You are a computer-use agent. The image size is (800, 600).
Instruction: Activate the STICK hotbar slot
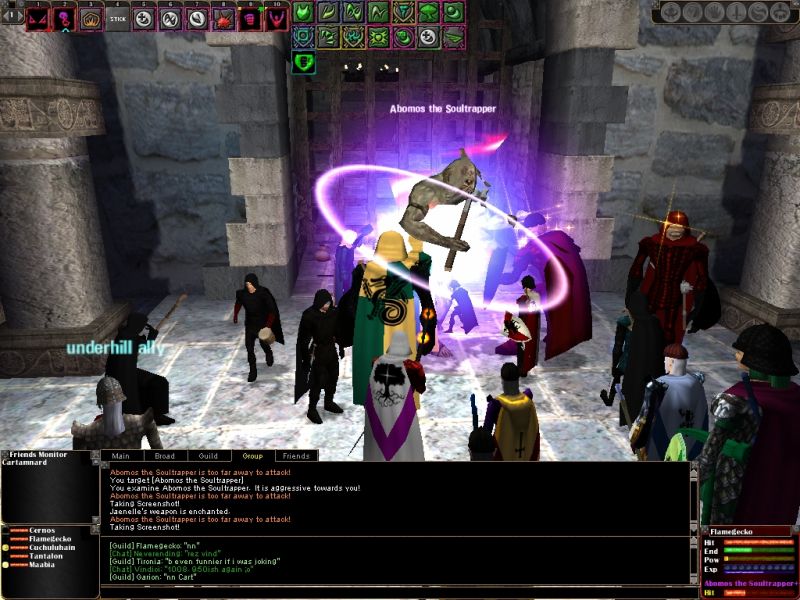(x=117, y=18)
